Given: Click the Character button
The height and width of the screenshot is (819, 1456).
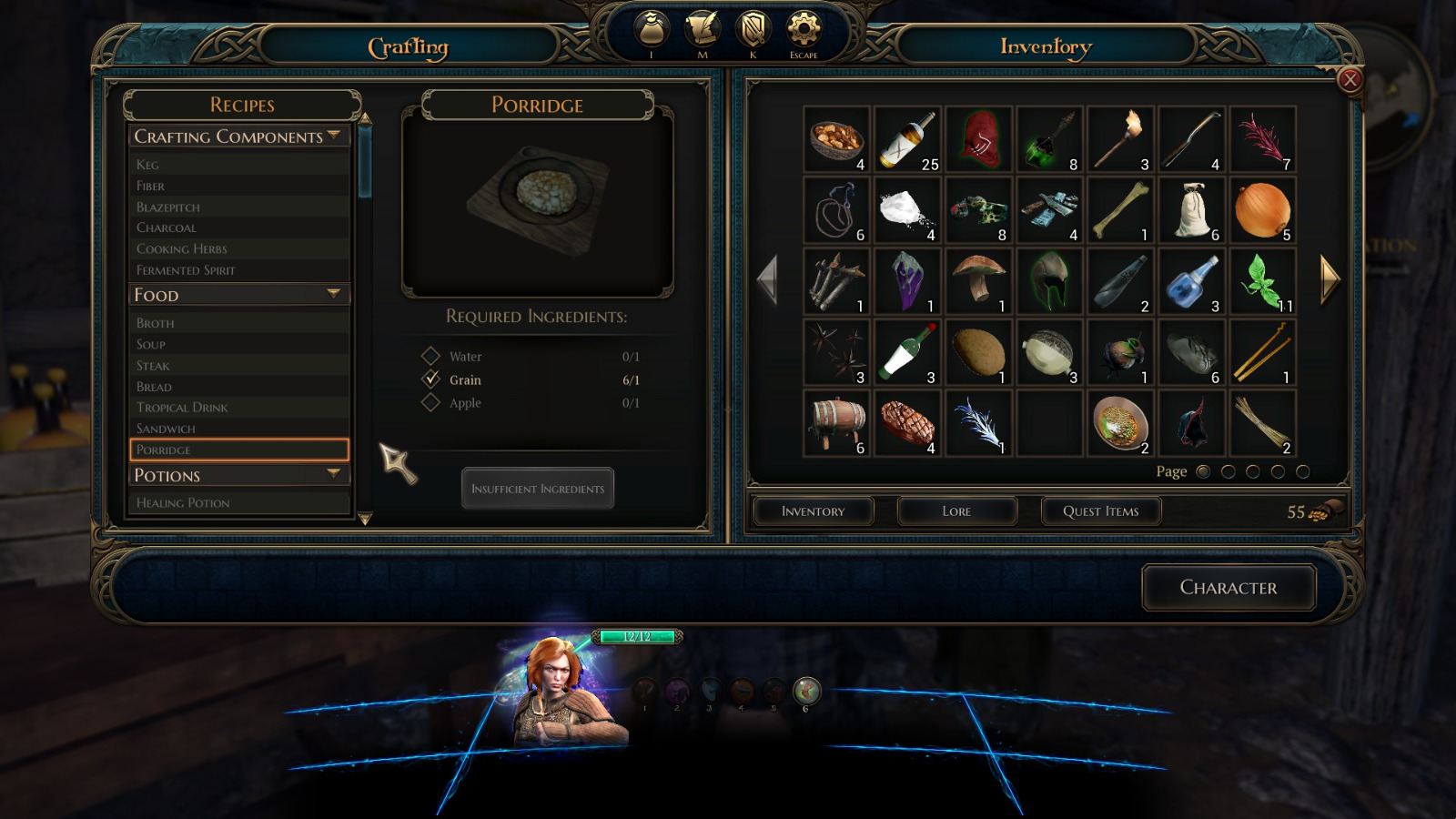Looking at the screenshot, I should (x=1228, y=588).
